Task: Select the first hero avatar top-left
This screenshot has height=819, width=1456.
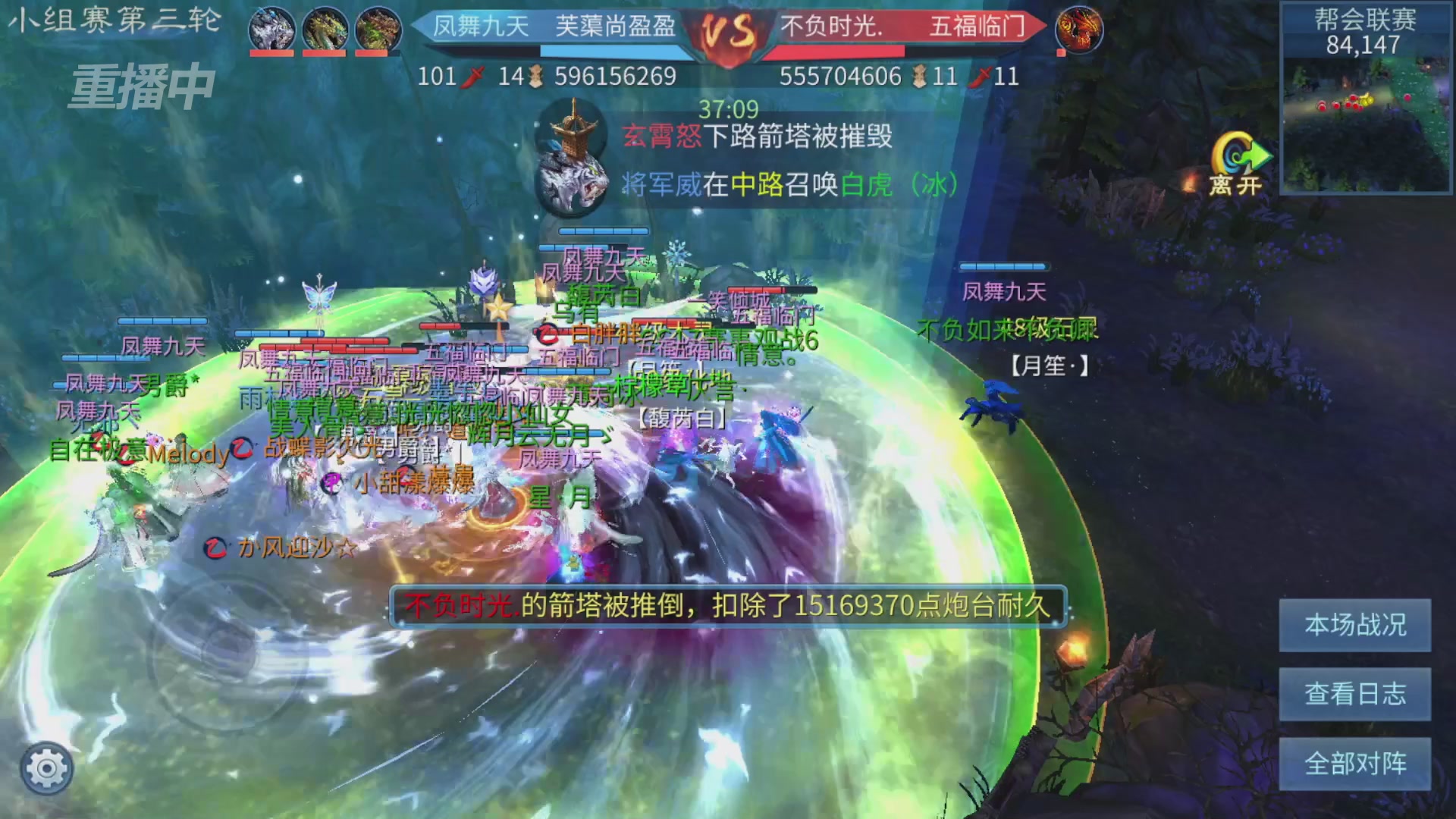Action: pos(271,29)
